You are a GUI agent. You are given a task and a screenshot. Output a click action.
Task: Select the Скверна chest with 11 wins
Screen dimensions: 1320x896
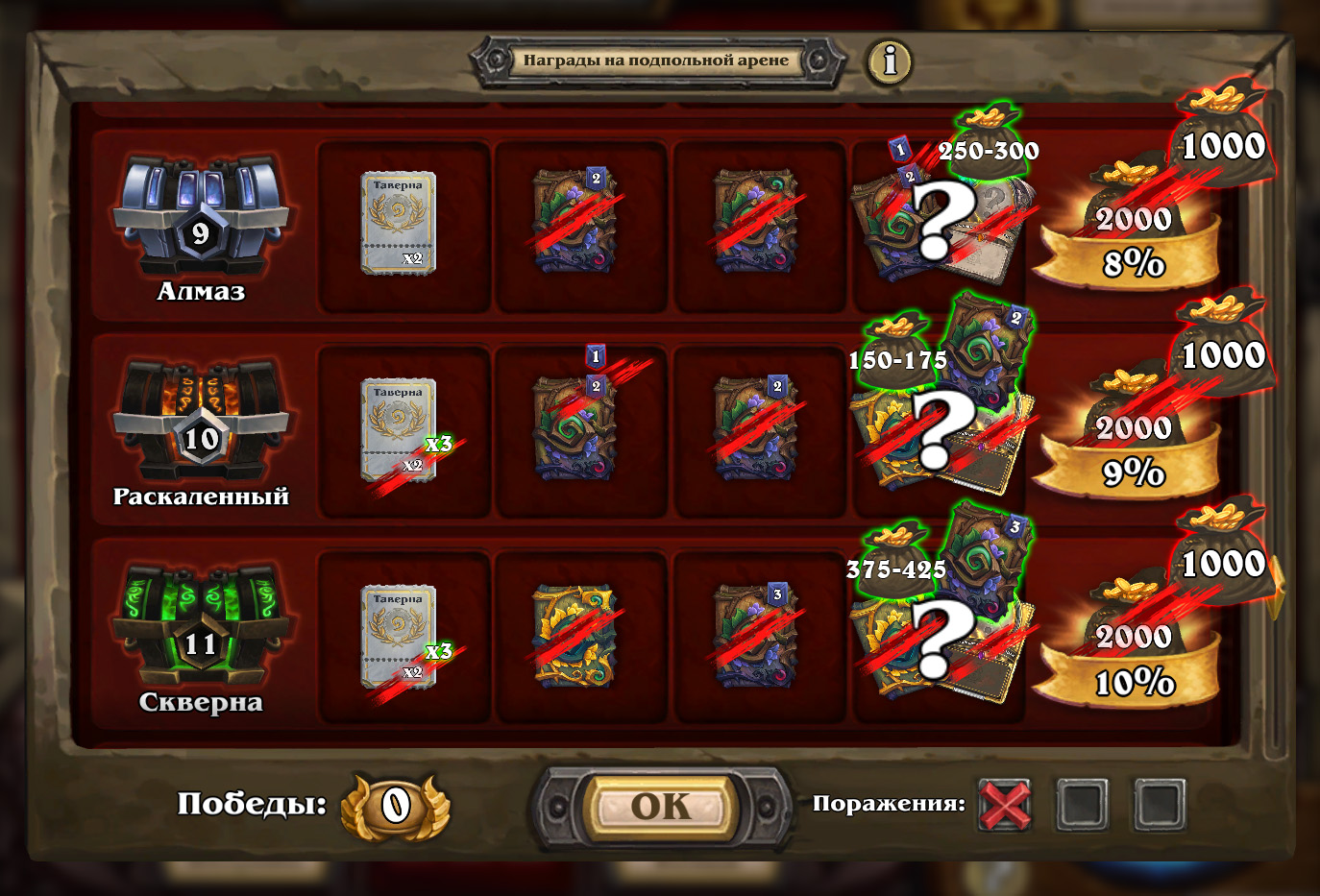[x=201, y=629]
